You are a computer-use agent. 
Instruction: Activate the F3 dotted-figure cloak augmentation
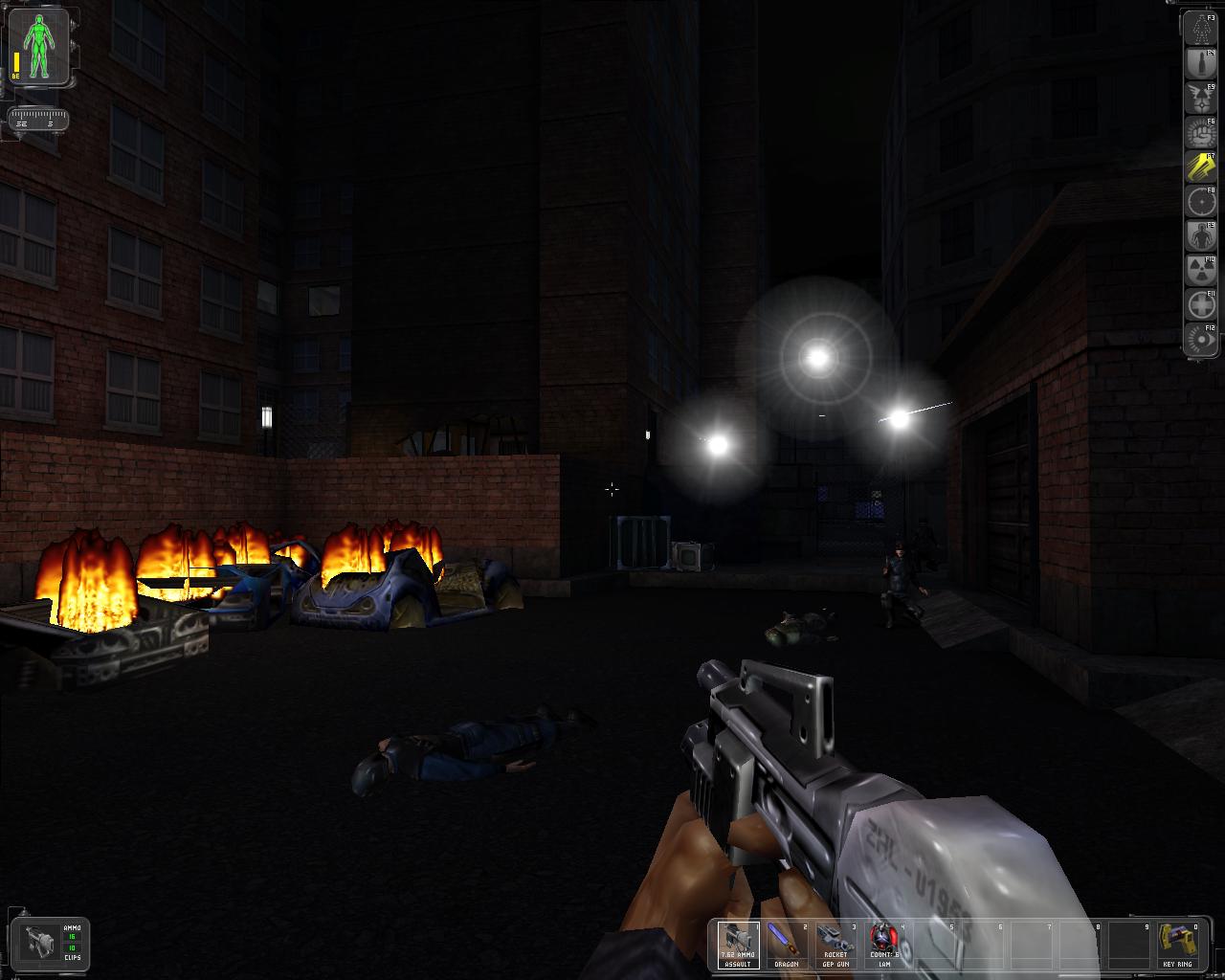[1201, 30]
